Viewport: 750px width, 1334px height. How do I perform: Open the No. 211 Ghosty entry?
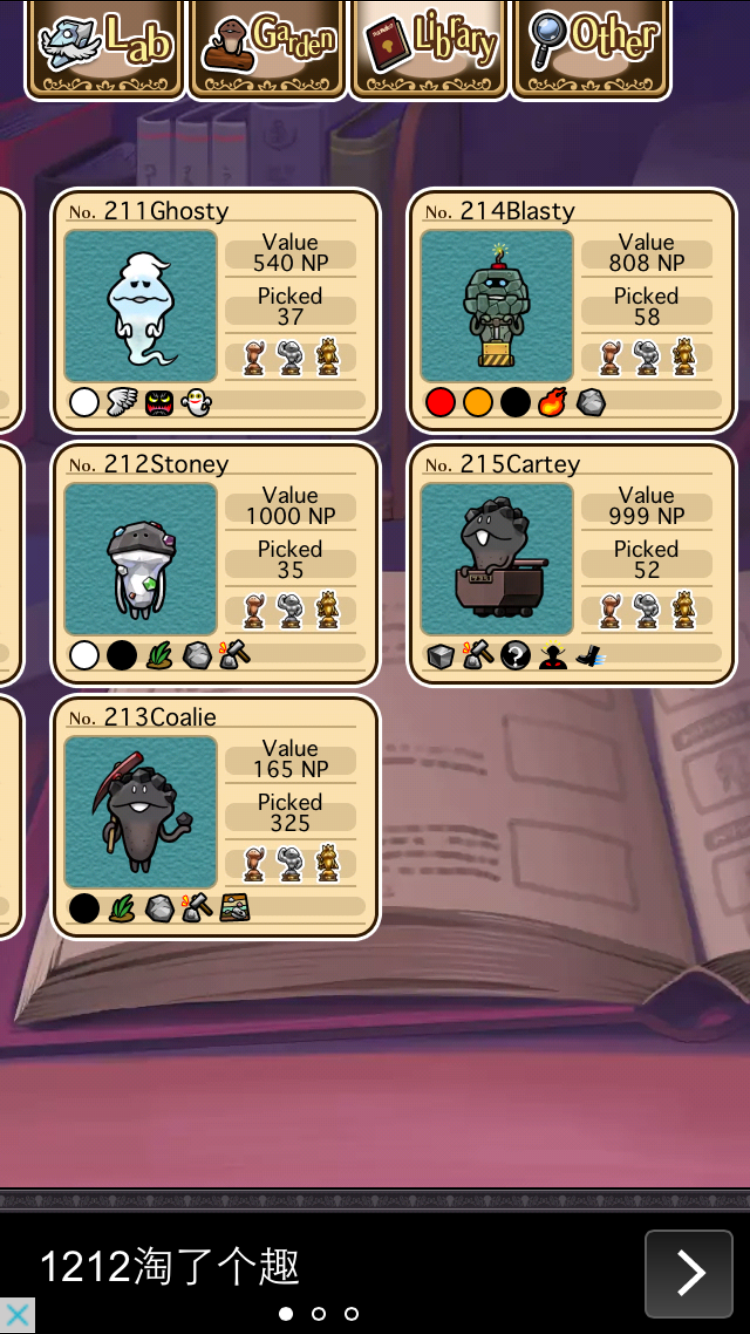point(215,310)
